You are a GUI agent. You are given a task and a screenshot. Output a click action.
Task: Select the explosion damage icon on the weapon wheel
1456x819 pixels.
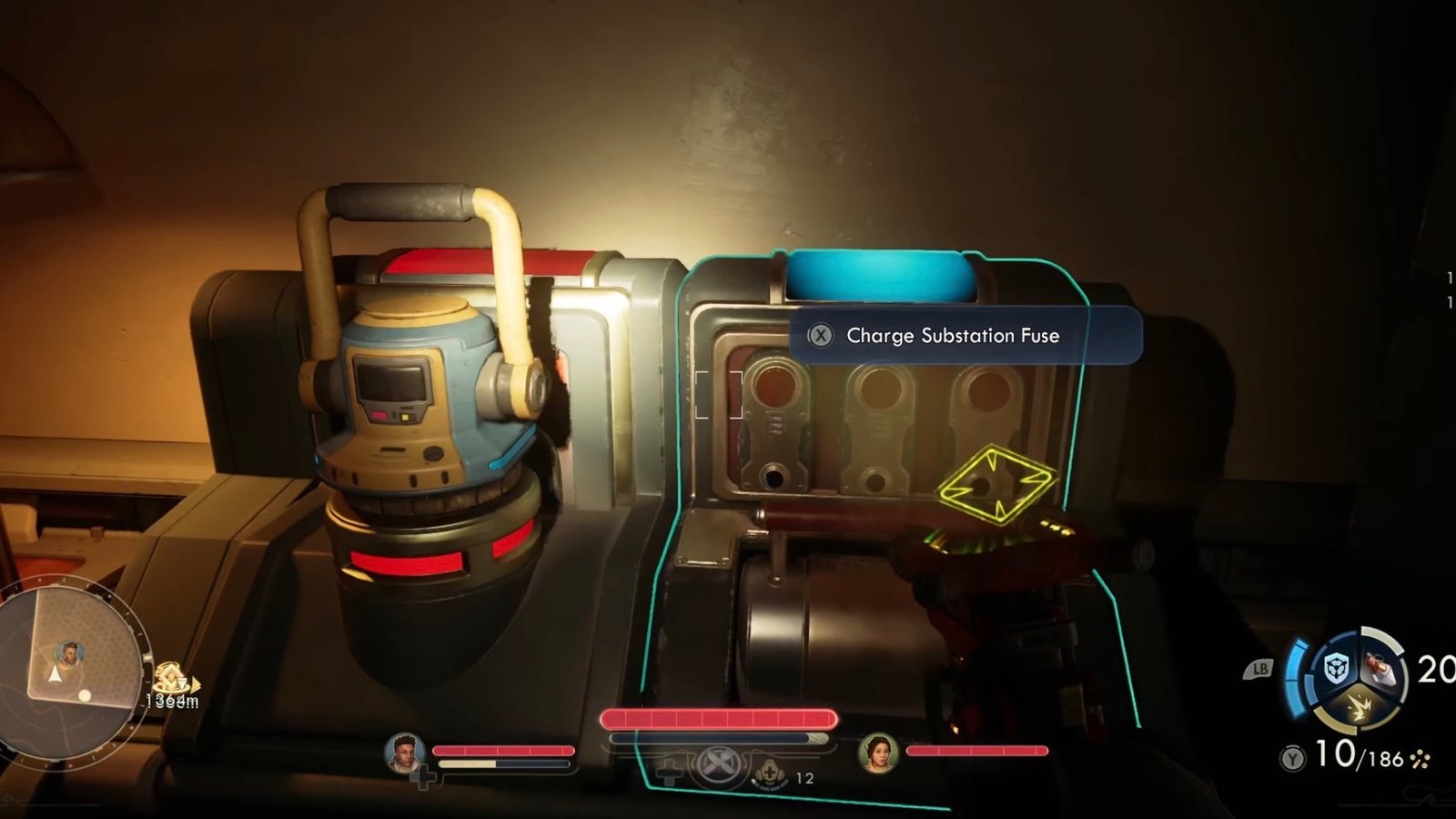tap(1361, 707)
